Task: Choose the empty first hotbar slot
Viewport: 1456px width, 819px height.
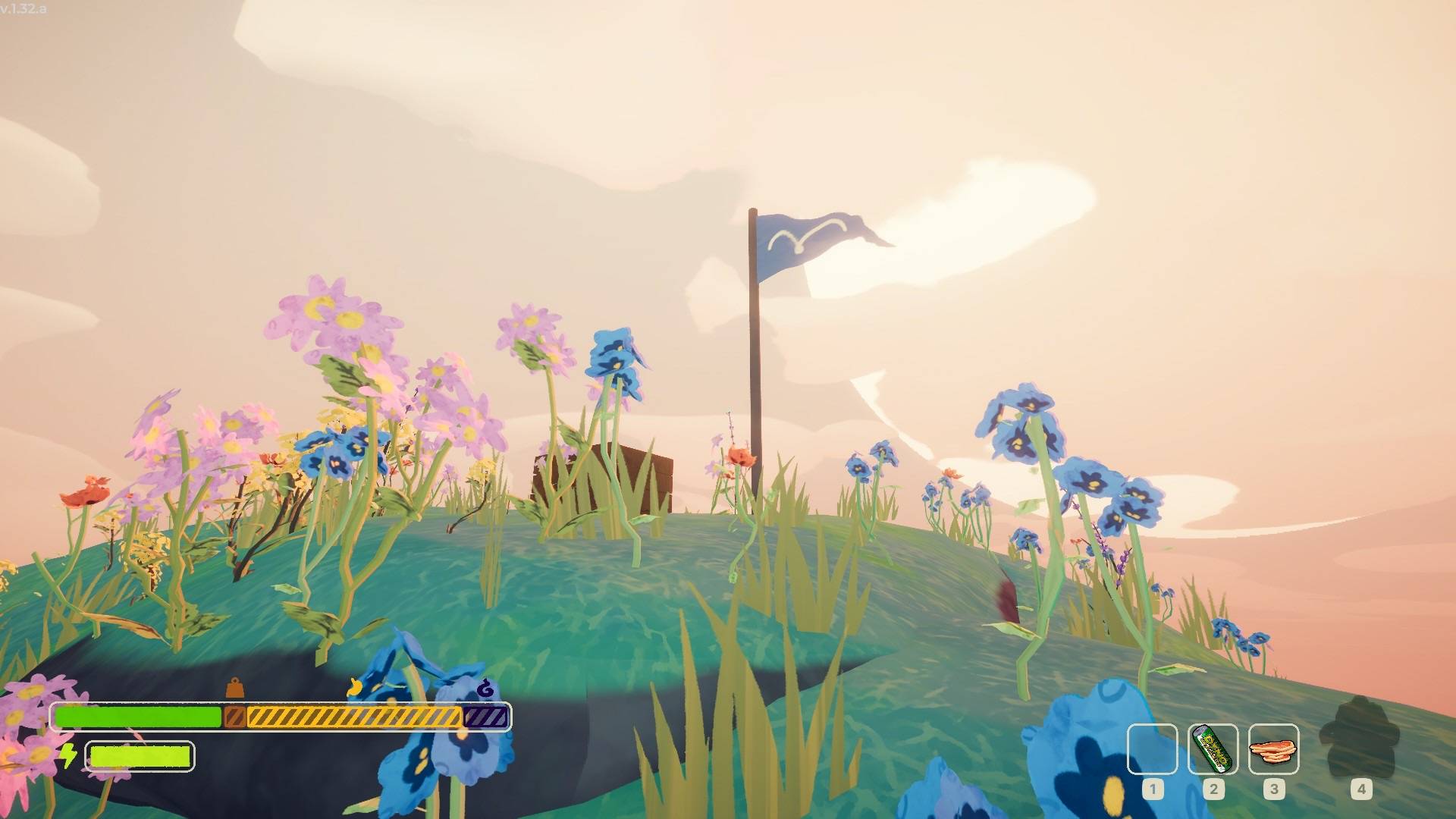Action: 1152,749
